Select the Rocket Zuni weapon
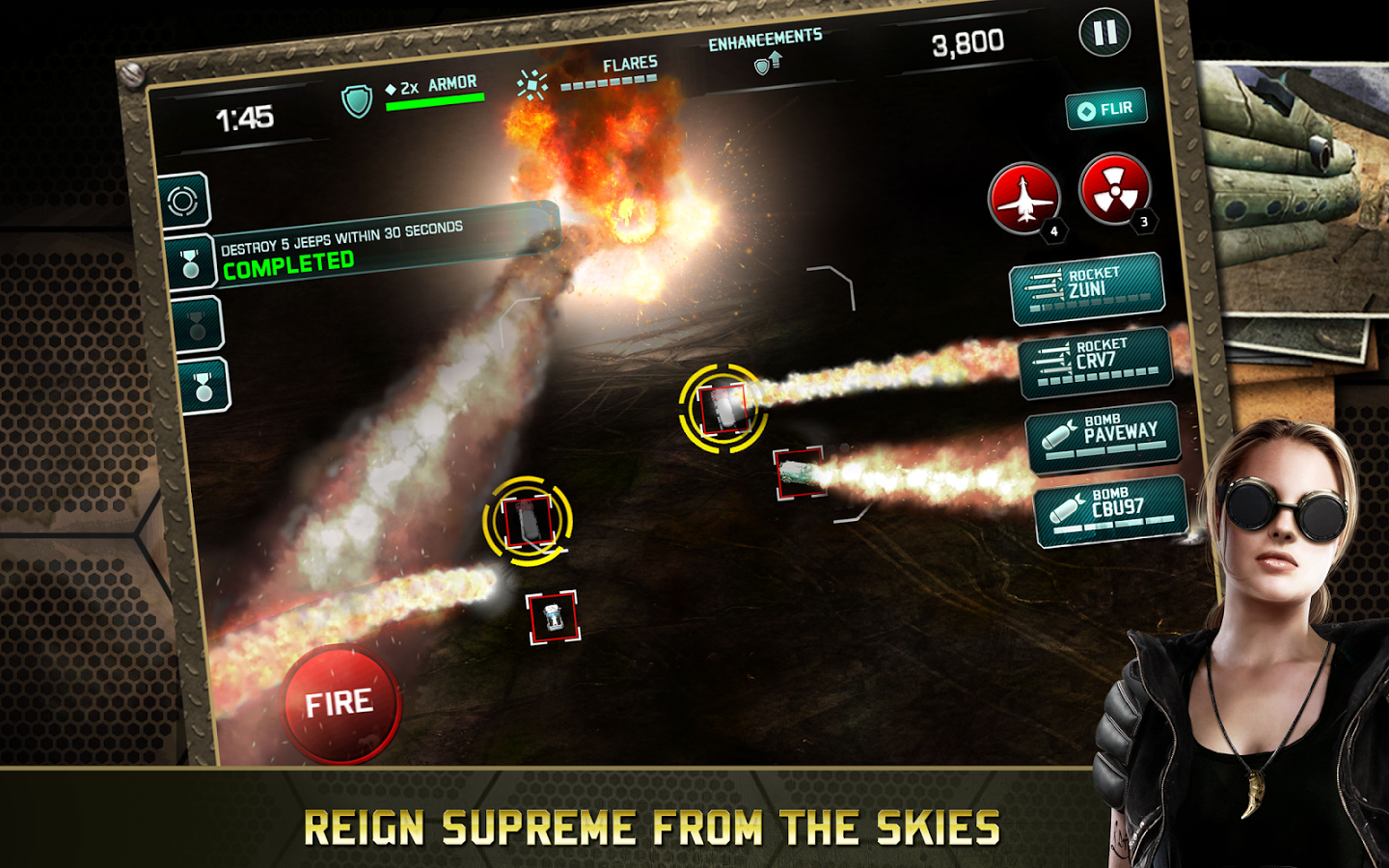The image size is (1389, 868). tap(1086, 287)
